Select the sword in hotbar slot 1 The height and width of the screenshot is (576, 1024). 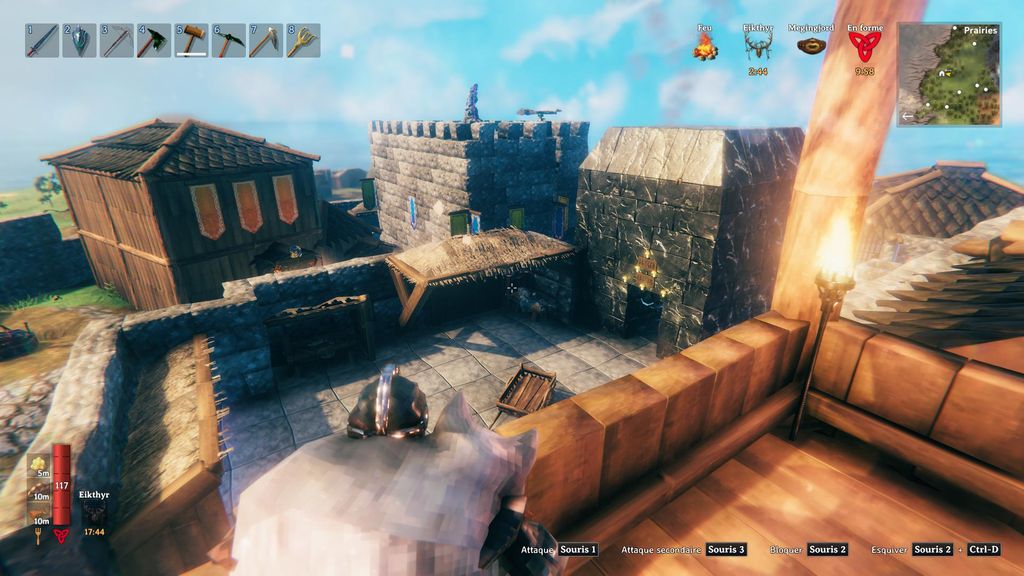tap(42, 41)
